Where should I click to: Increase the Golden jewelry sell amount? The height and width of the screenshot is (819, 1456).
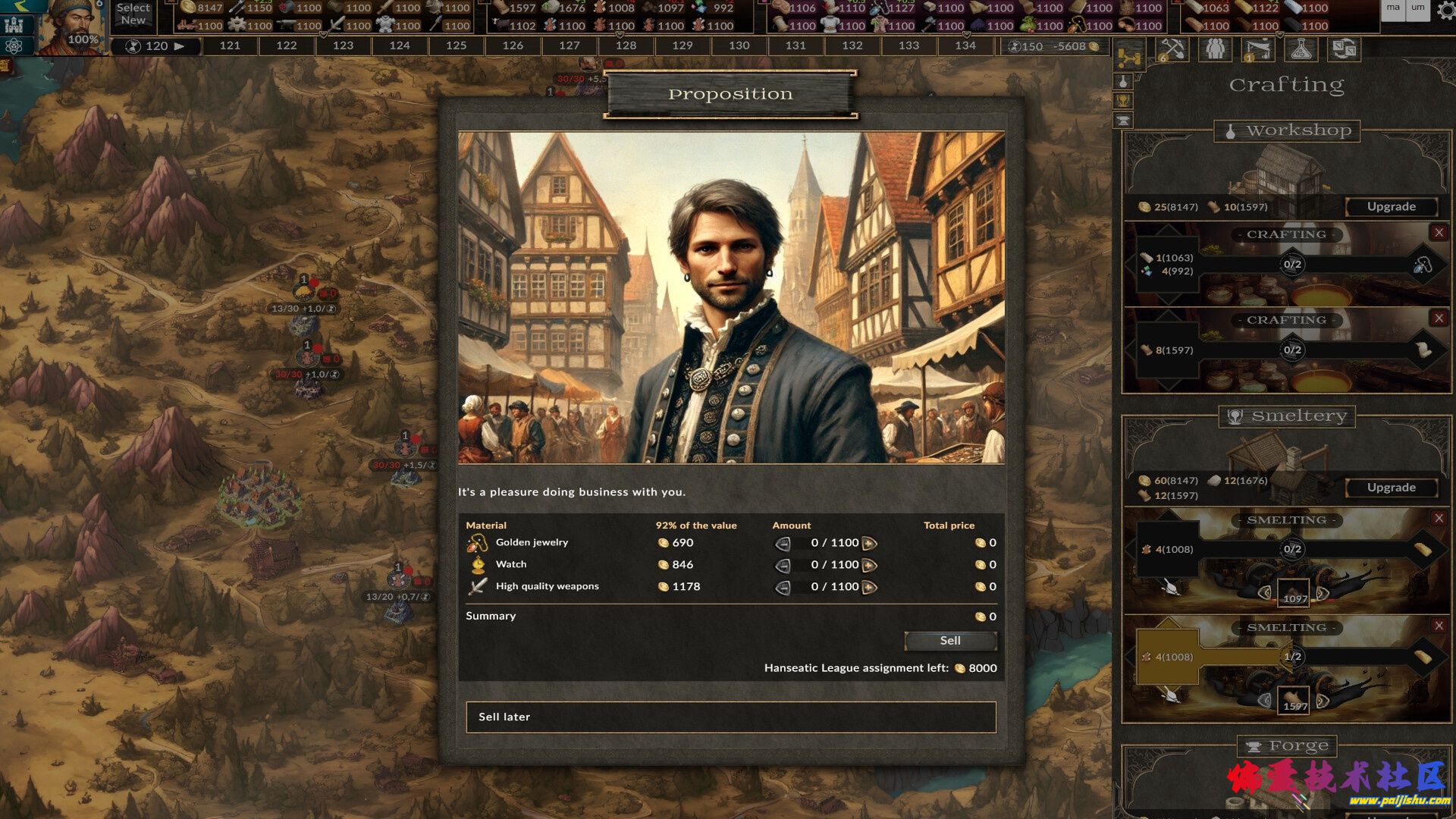(870, 543)
